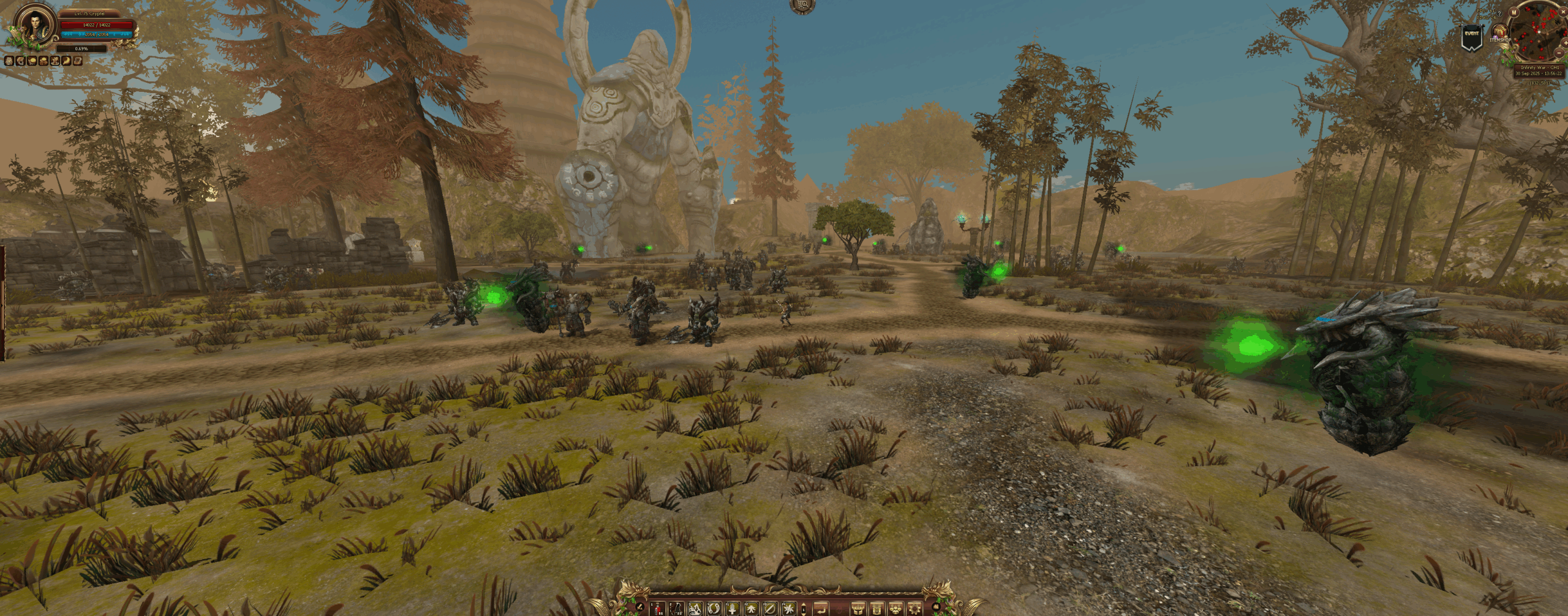The width and height of the screenshot is (1568, 616).
Task: Trigger the mountain icon skill on the hotbar
Action: click(x=695, y=609)
